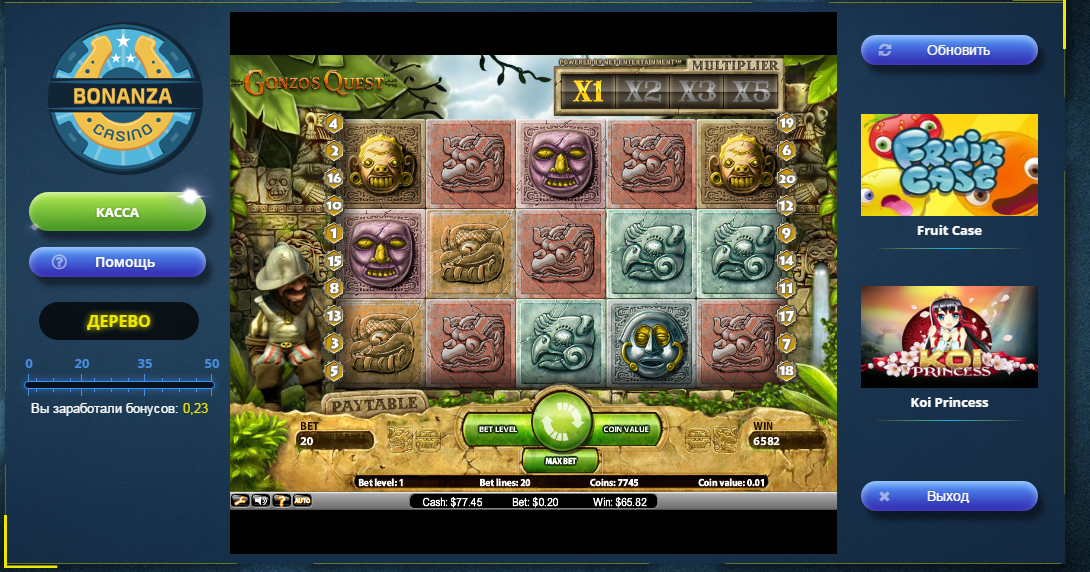Viewport: 1090px width, 572px height.
Task: Exit the game via Выход button
Action: 949,496
